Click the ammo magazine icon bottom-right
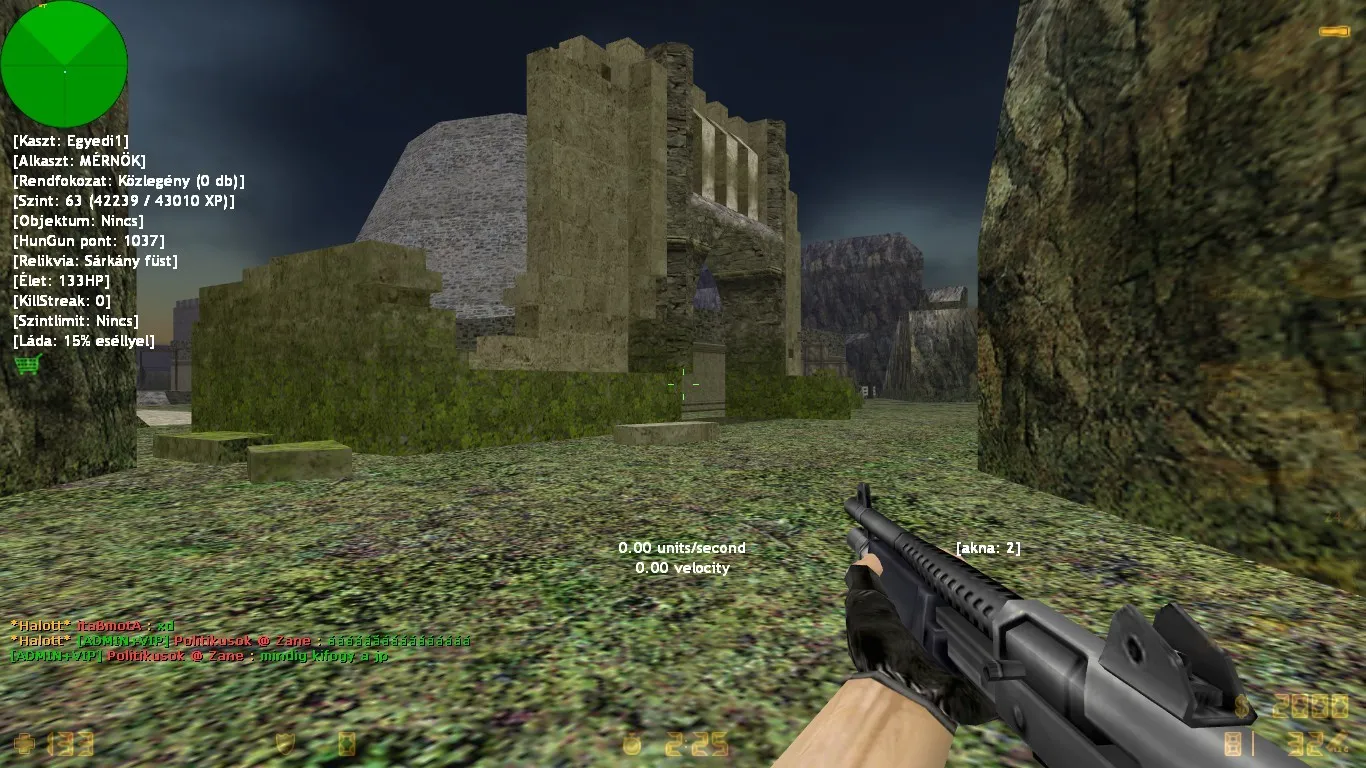Image resolution: width=1366 pixels, height=768 pixels. click(x=1232, y=743)
